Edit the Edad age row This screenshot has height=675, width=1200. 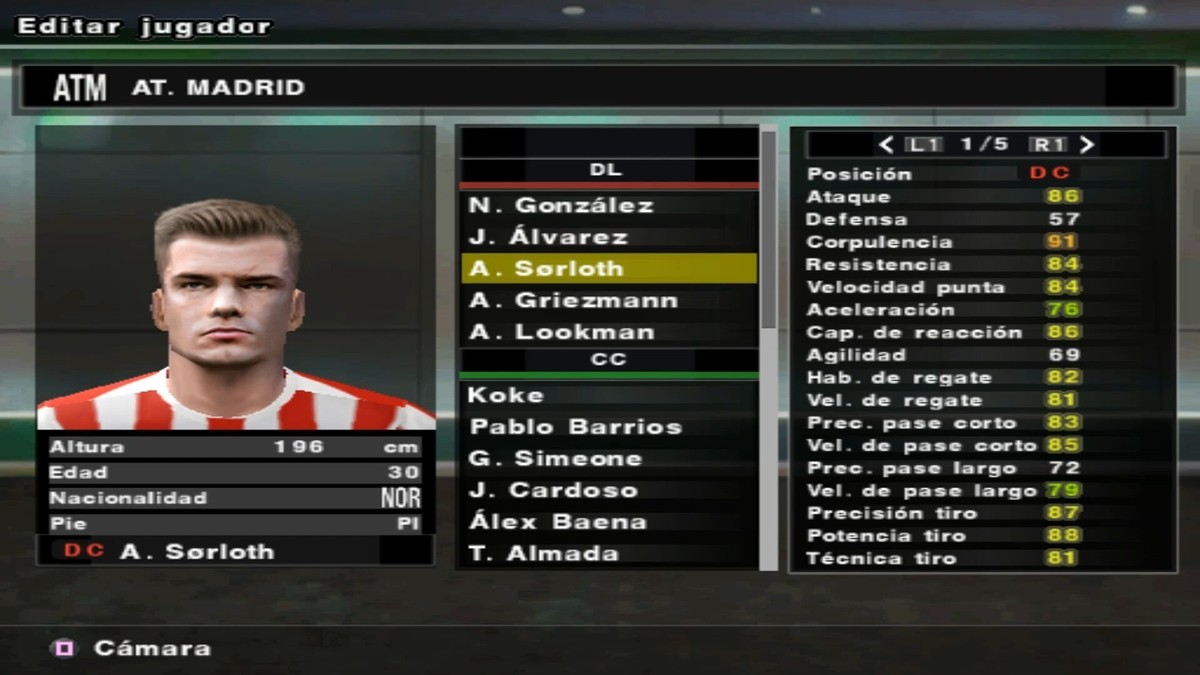point(235,472)
